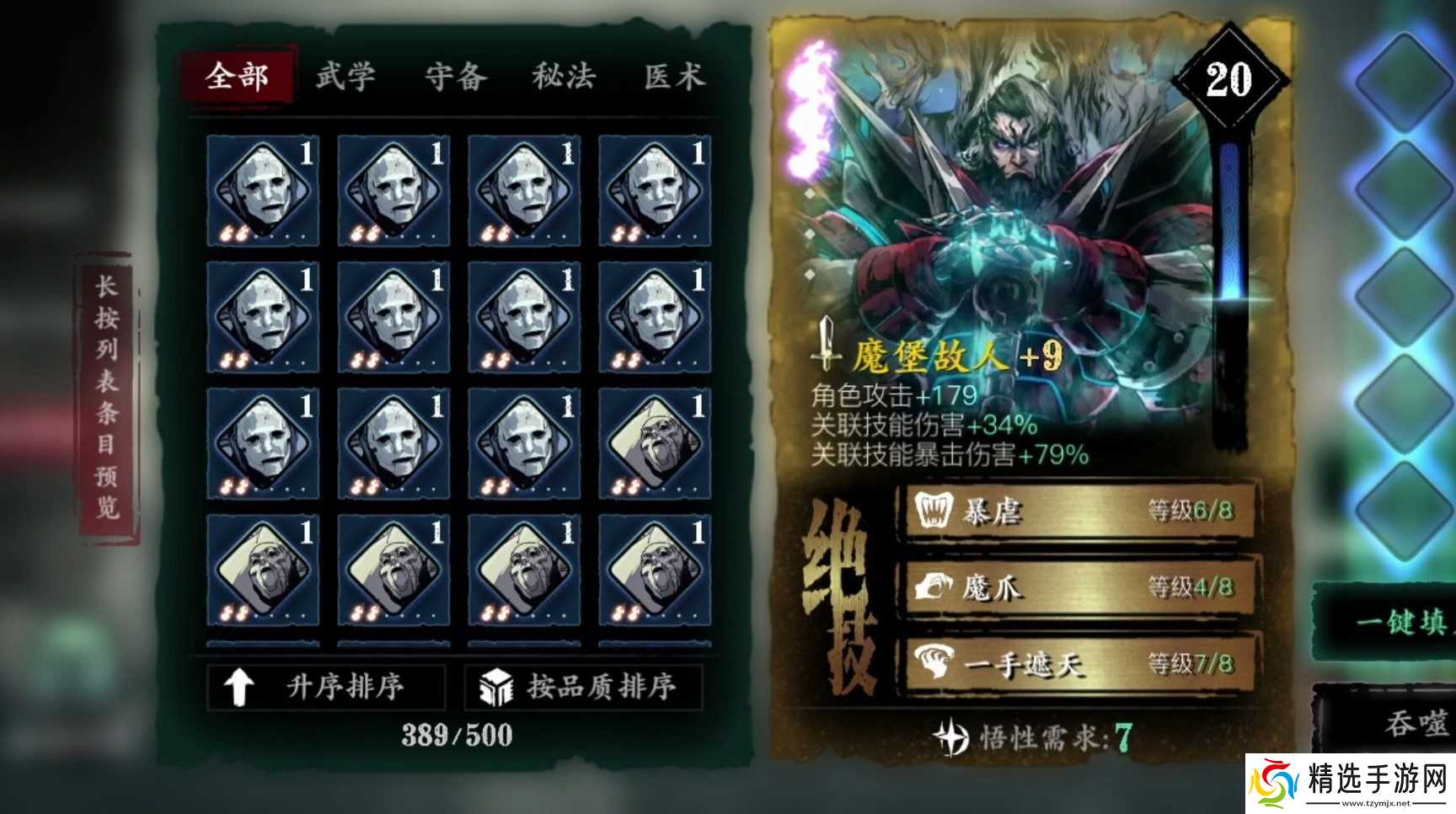The width and height of the screenshot is (1456, 814).
Task: Enable the 守备 category filter
Action: tap(456, 77)
